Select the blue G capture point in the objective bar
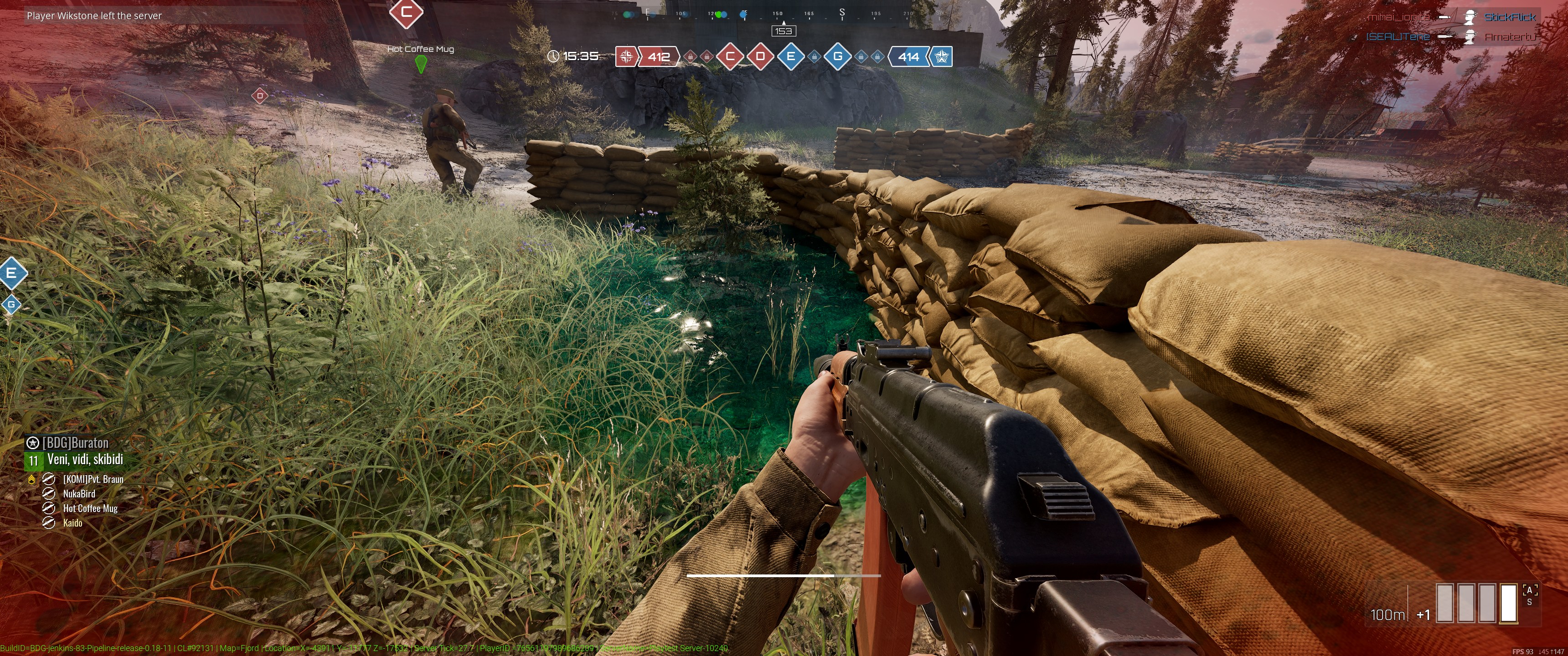The height and width of the screenshot is (656, 1568). point(838,56)
